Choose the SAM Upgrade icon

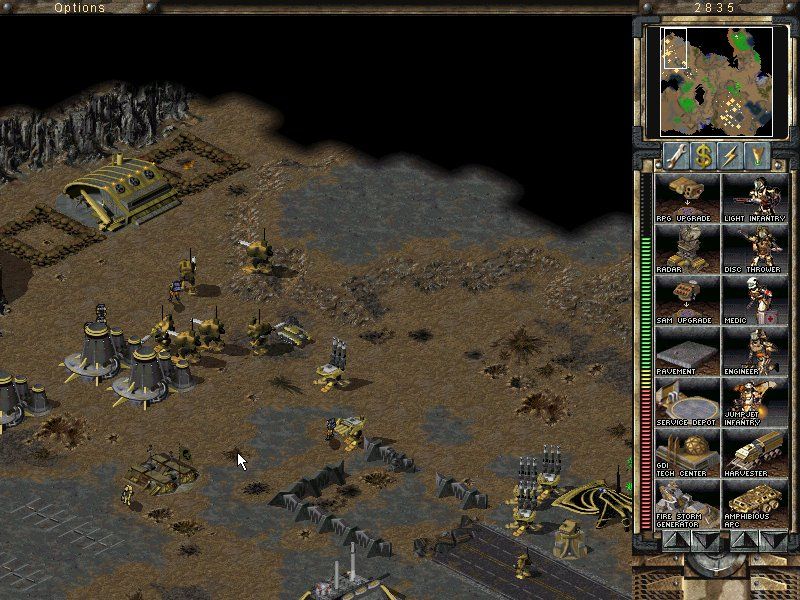pyautogui.click(x=687, y=300)
